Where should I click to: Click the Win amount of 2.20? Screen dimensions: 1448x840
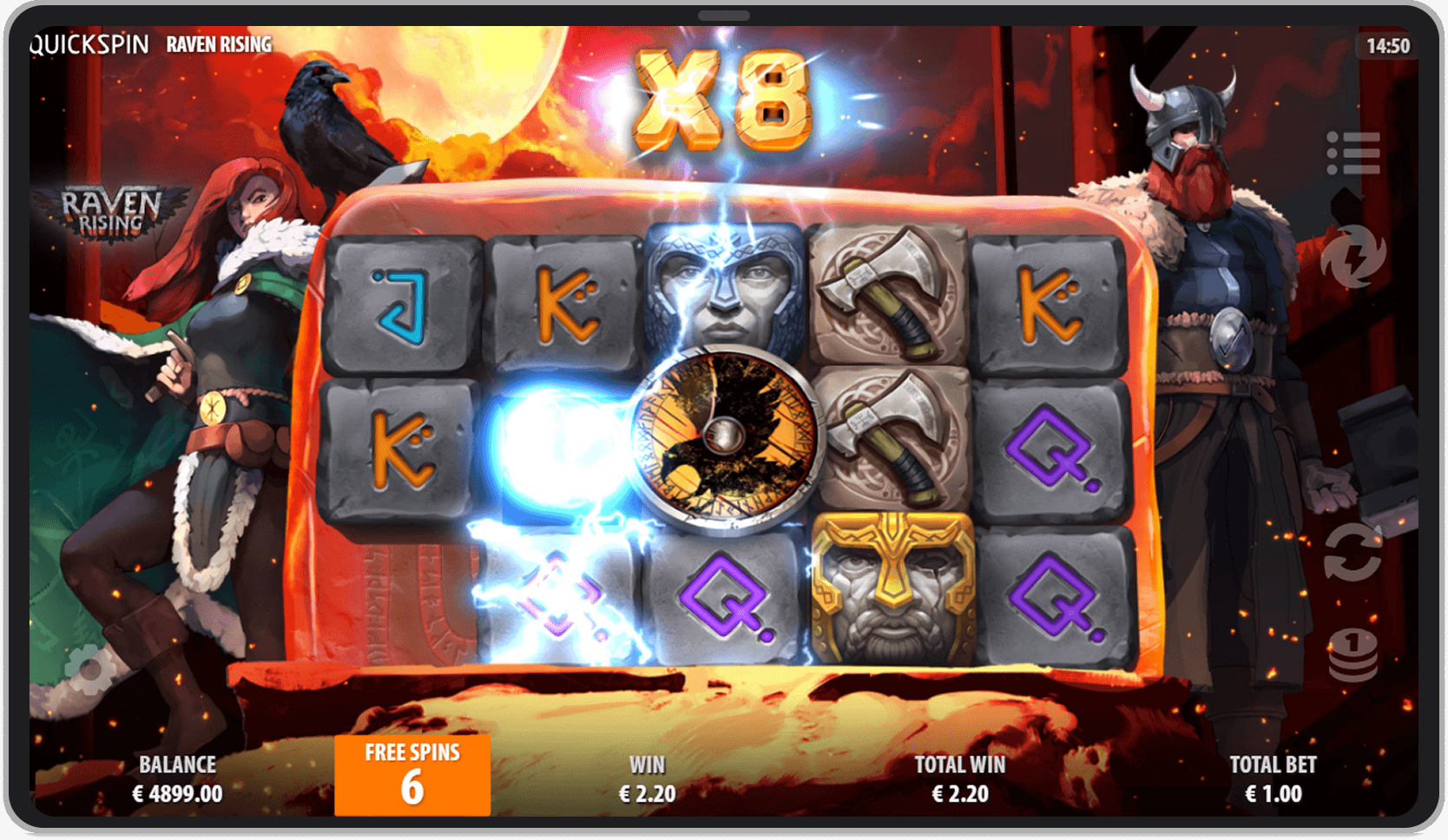[x=648, y=793]
